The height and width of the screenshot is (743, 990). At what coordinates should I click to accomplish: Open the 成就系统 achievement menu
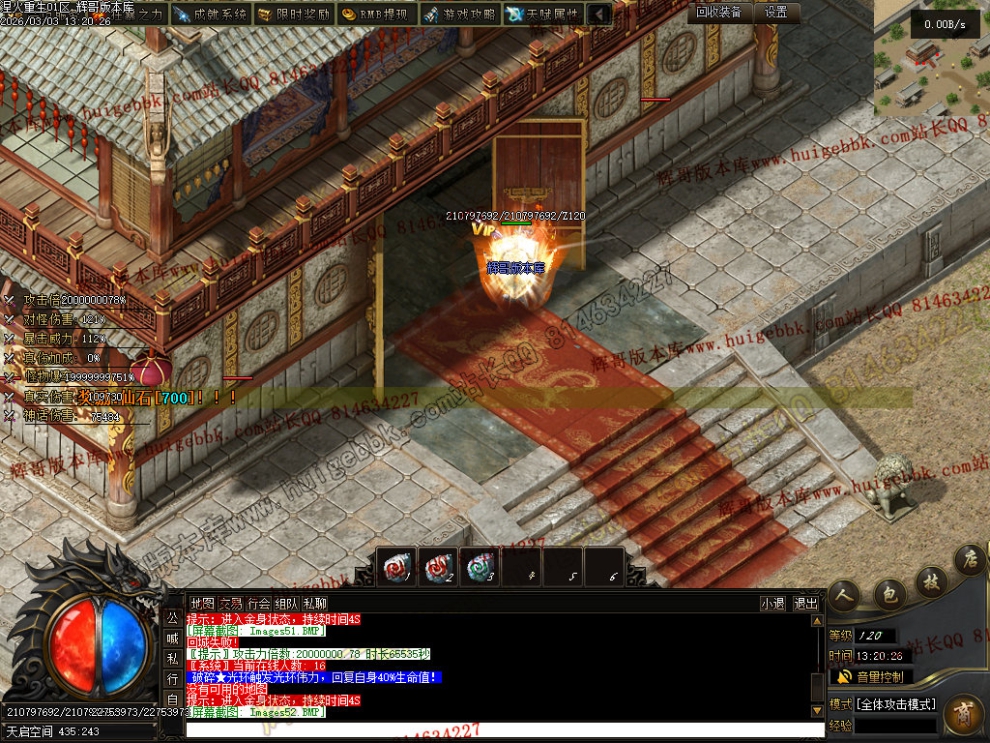(210, 14)
